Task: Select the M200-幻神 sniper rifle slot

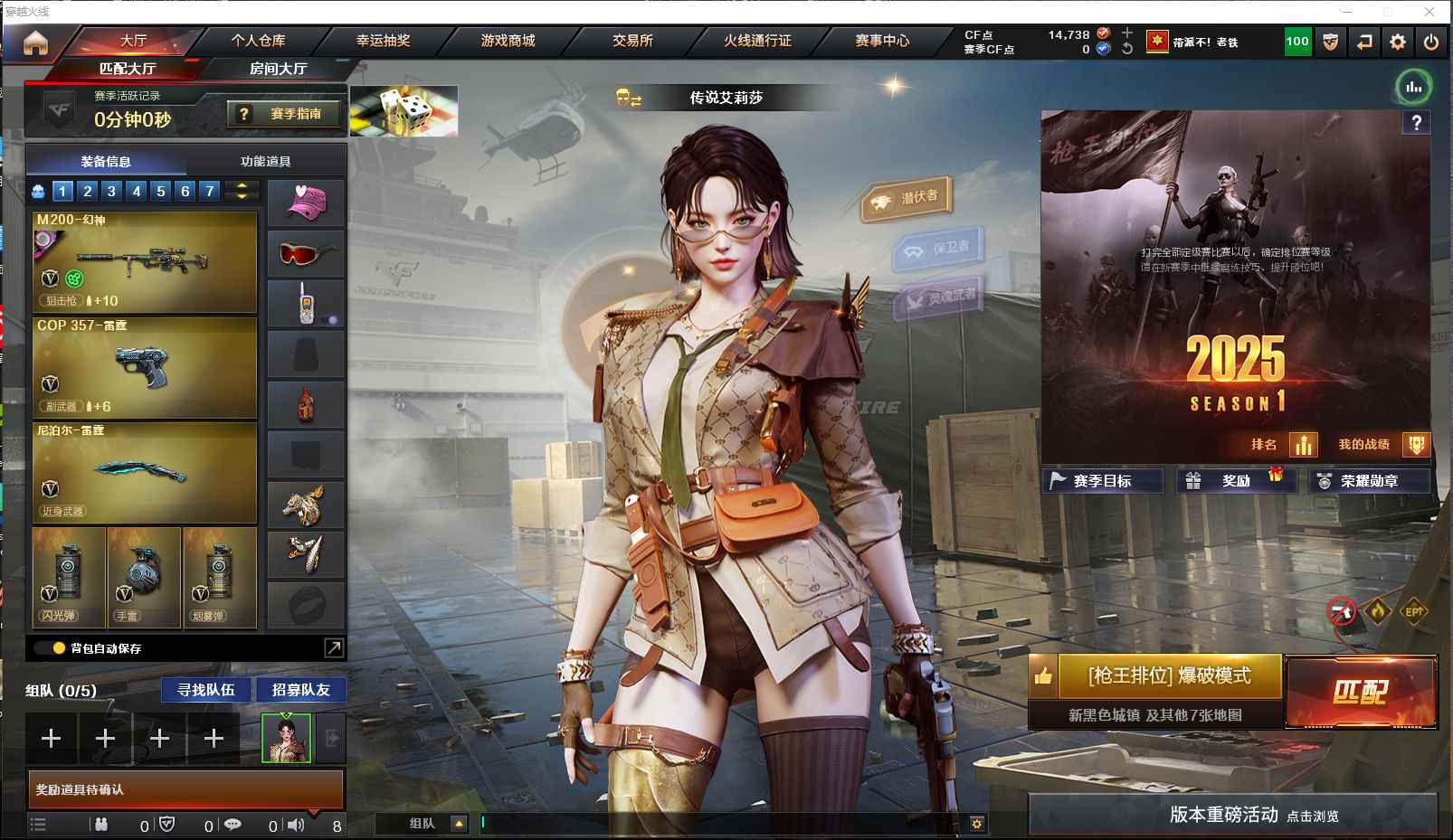Action: point(145,261)
